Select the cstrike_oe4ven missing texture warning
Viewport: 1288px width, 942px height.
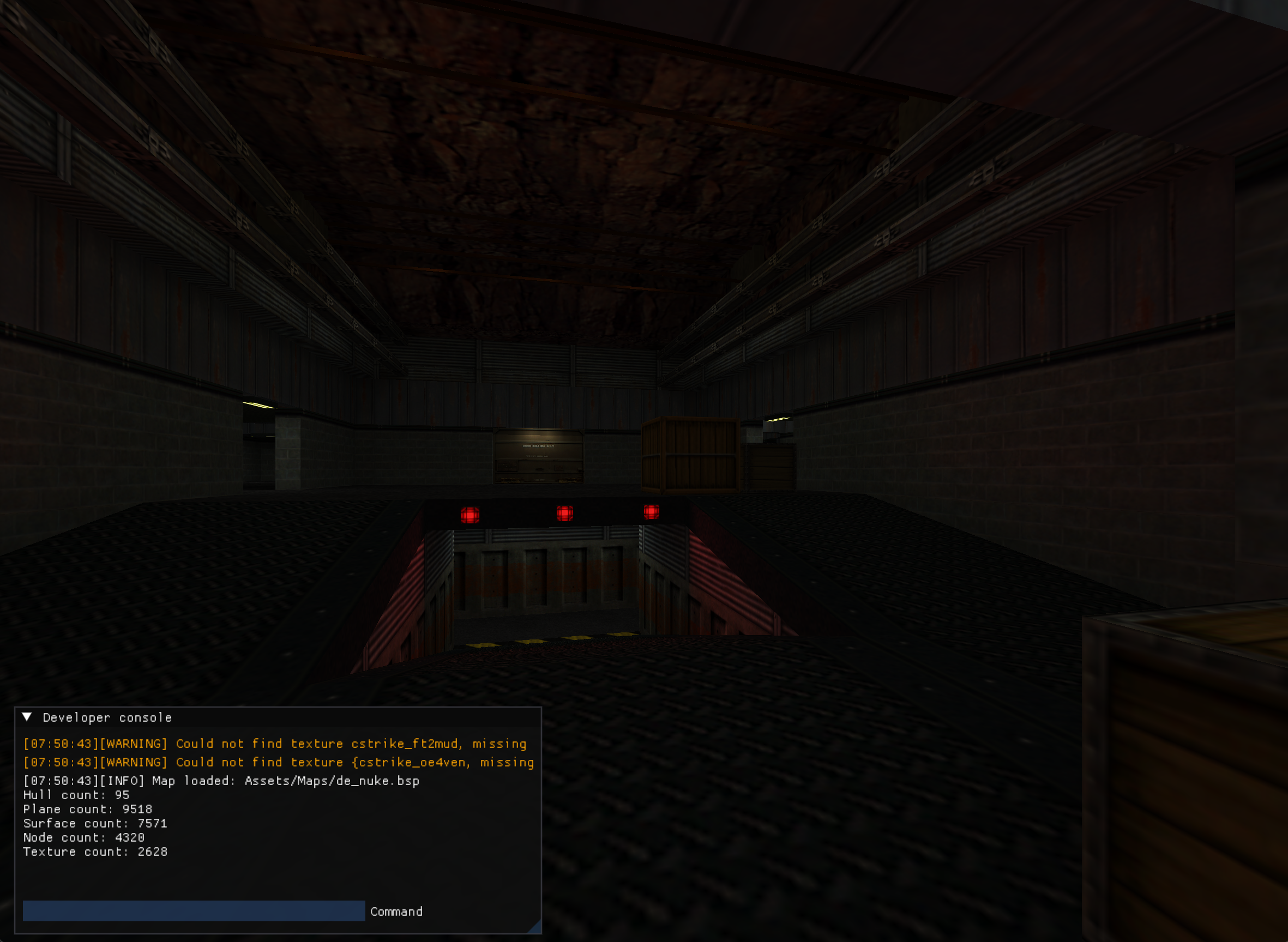278,763
